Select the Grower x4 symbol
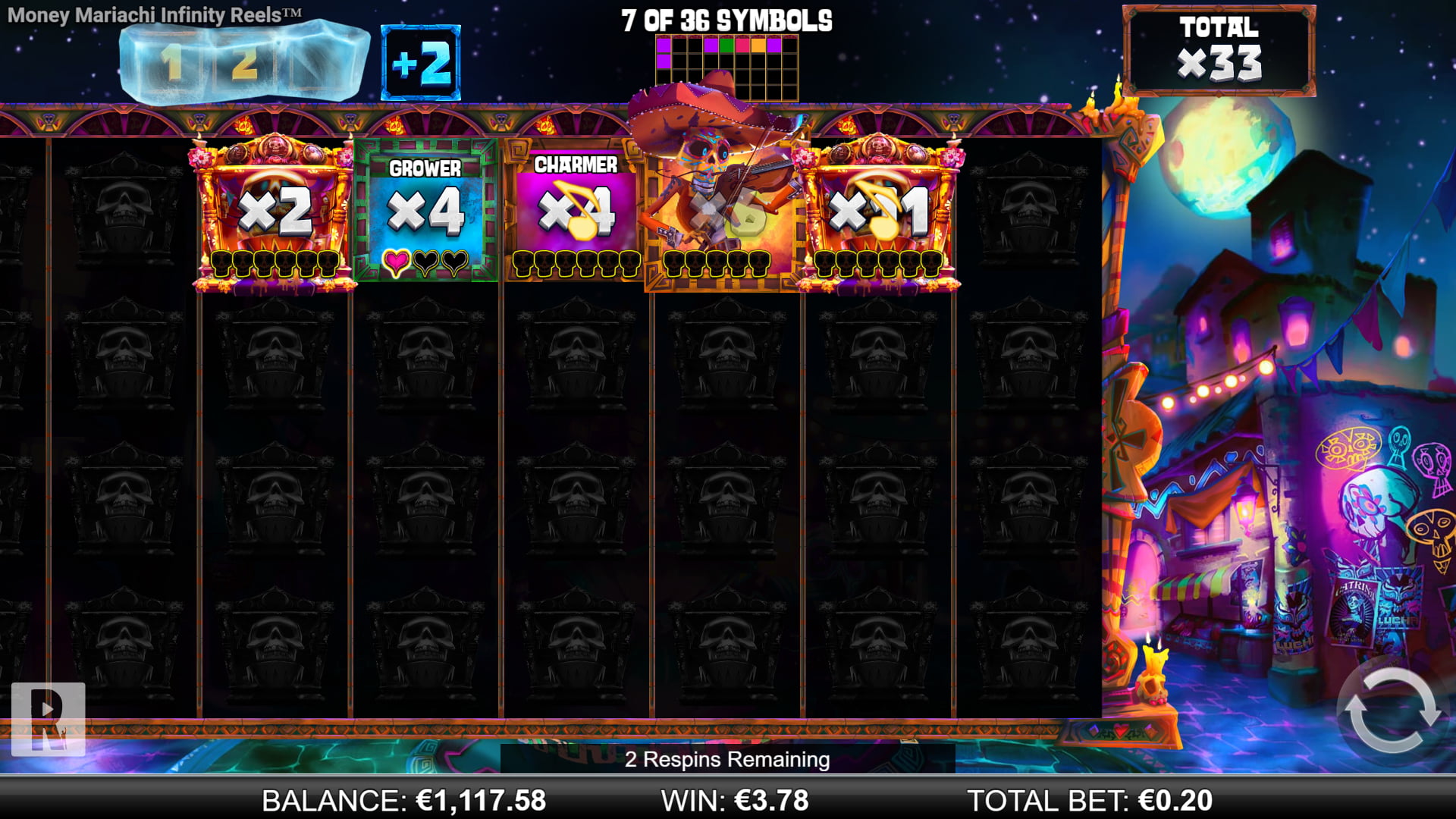This screenshot has height=819, width=1456. click(425, 210)
